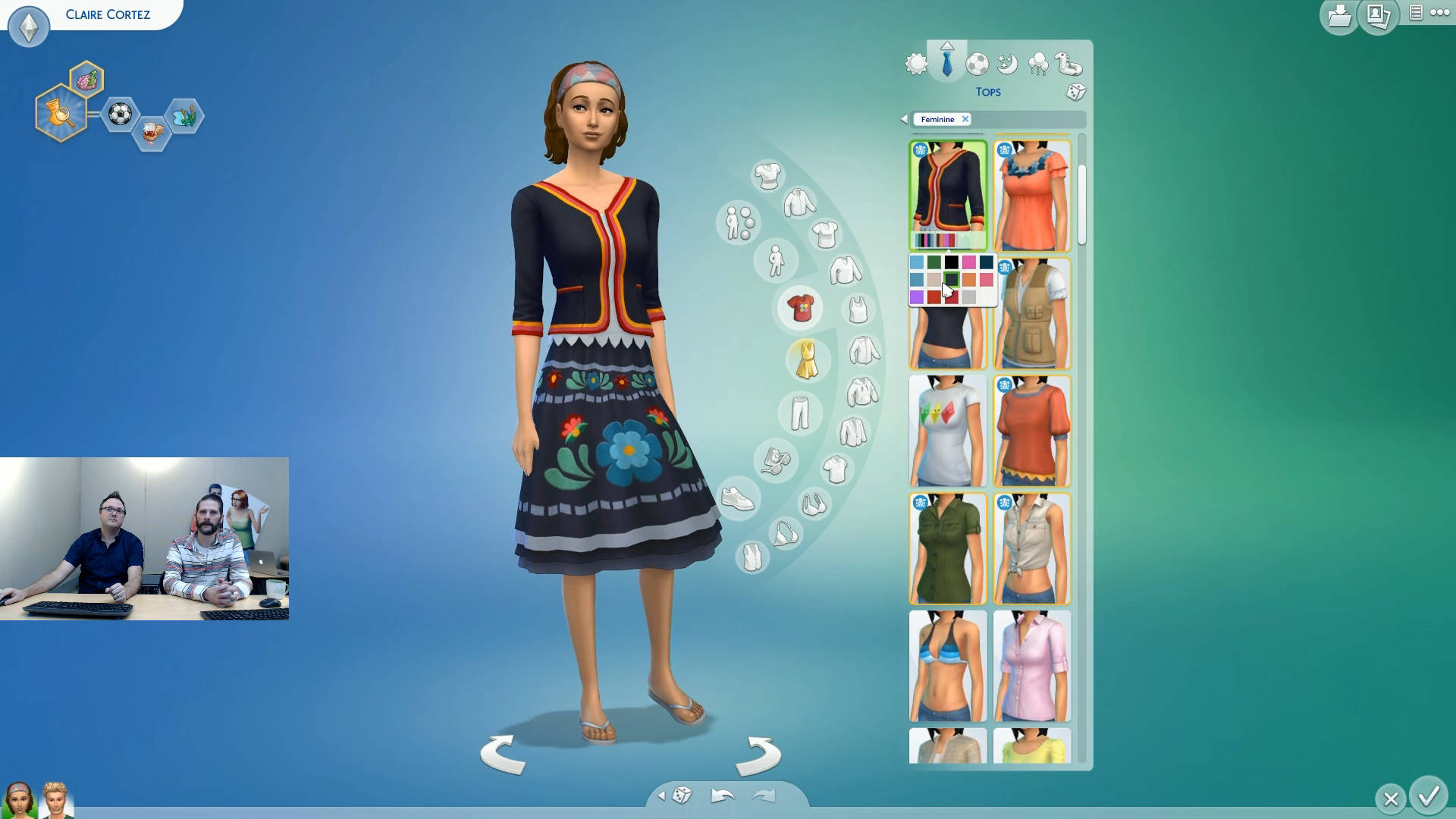Open the three-dots options menu
This screenshot has width=1456, height=819.
click(1439, 13)
